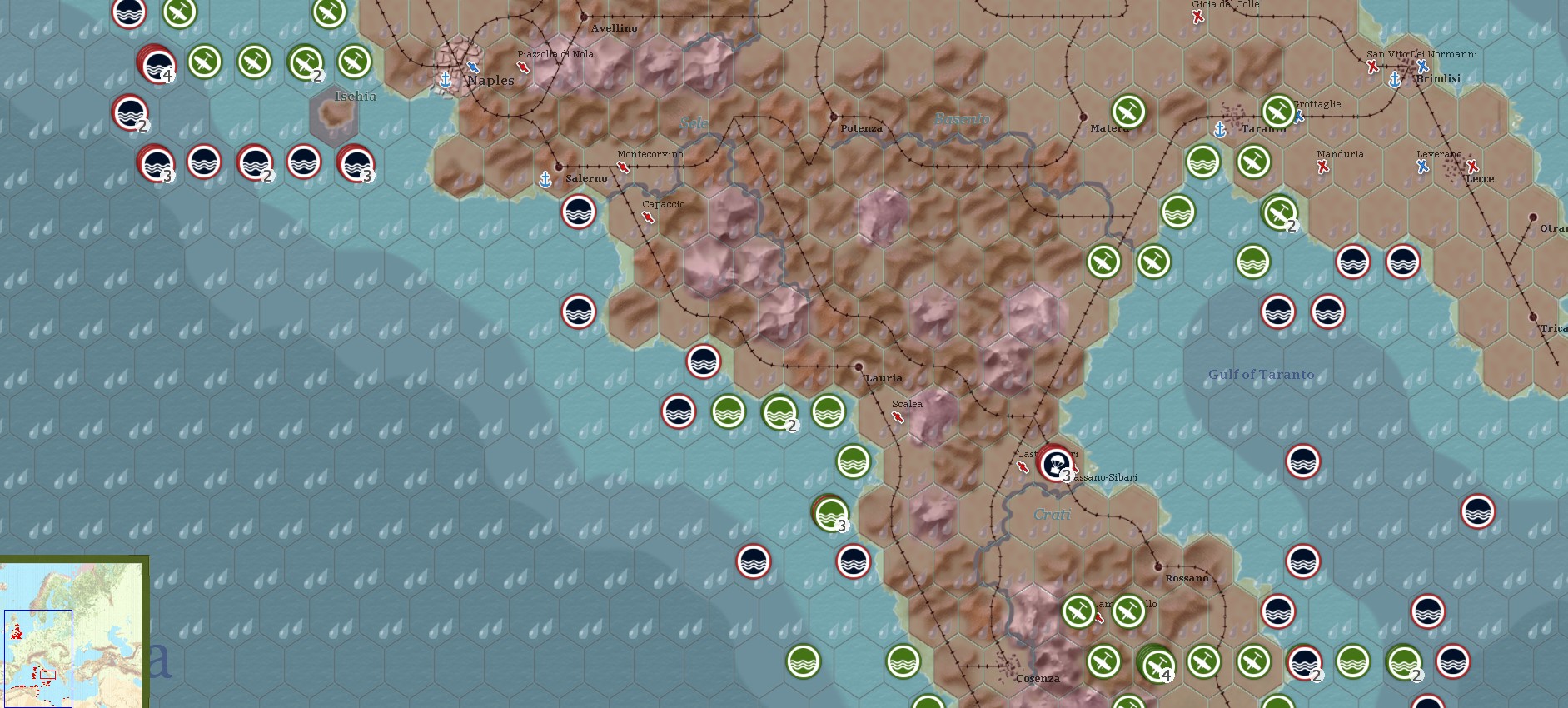
Task: Click the anchor icon at Salerno
Action: (545, 177)
